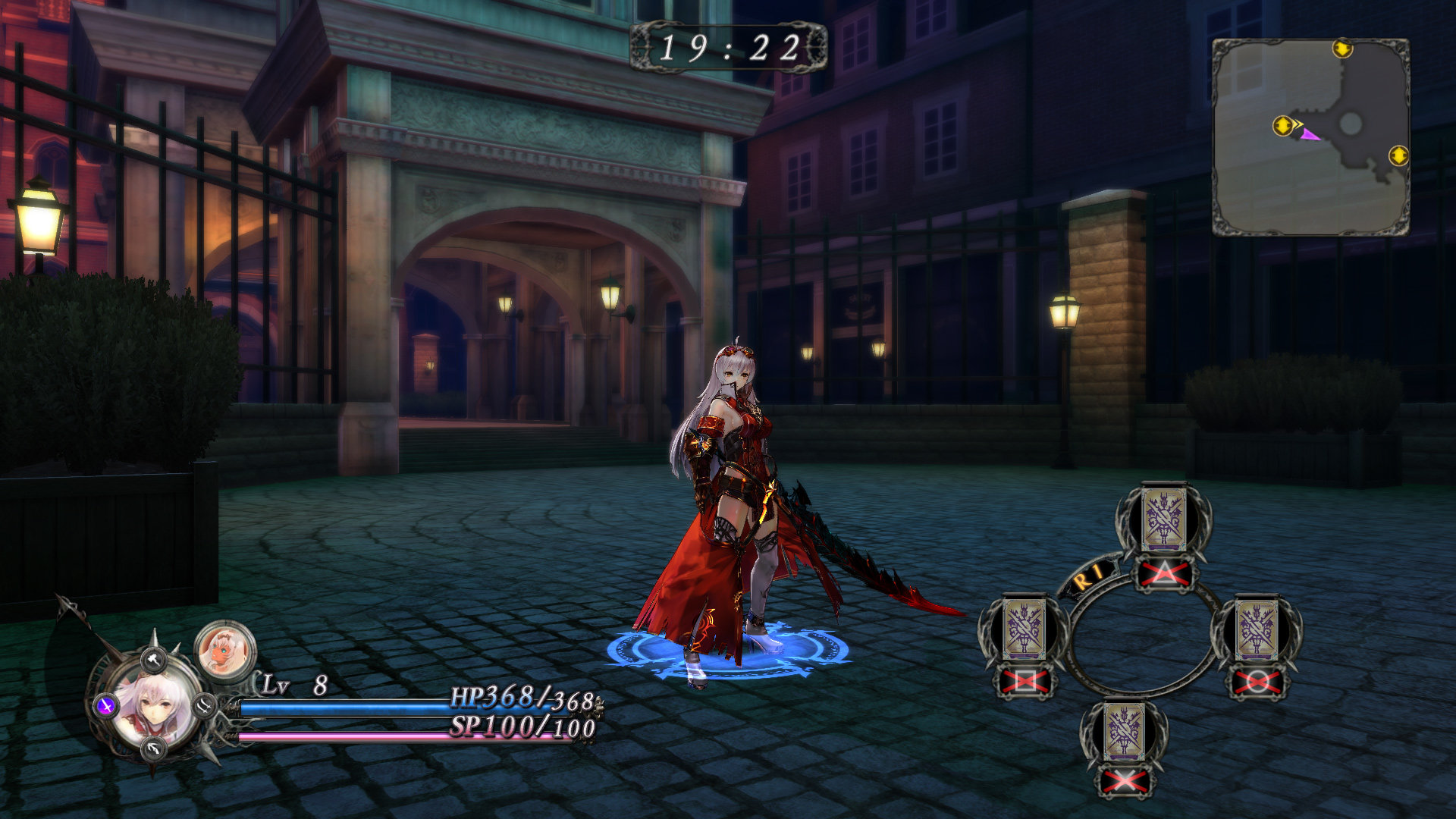Choose the Servan card above the square symbol
This screenshot has width=1456, height=819.
pos(1025,629)
